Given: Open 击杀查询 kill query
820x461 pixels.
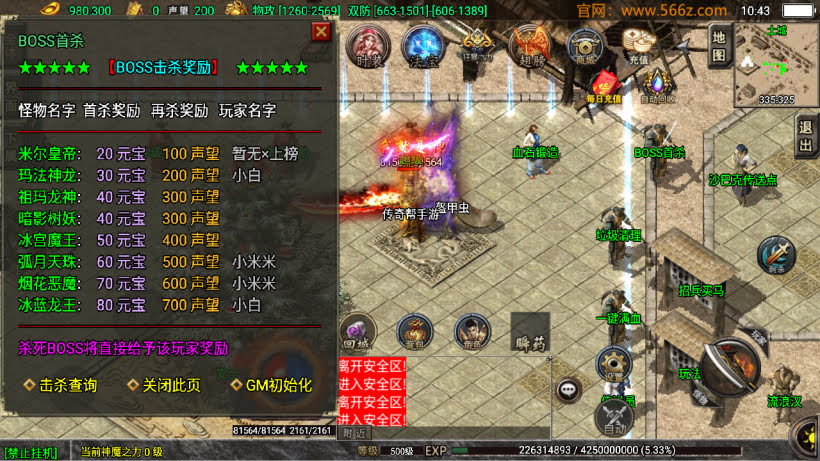Looking at the screenshot, I should click(60, 385).
